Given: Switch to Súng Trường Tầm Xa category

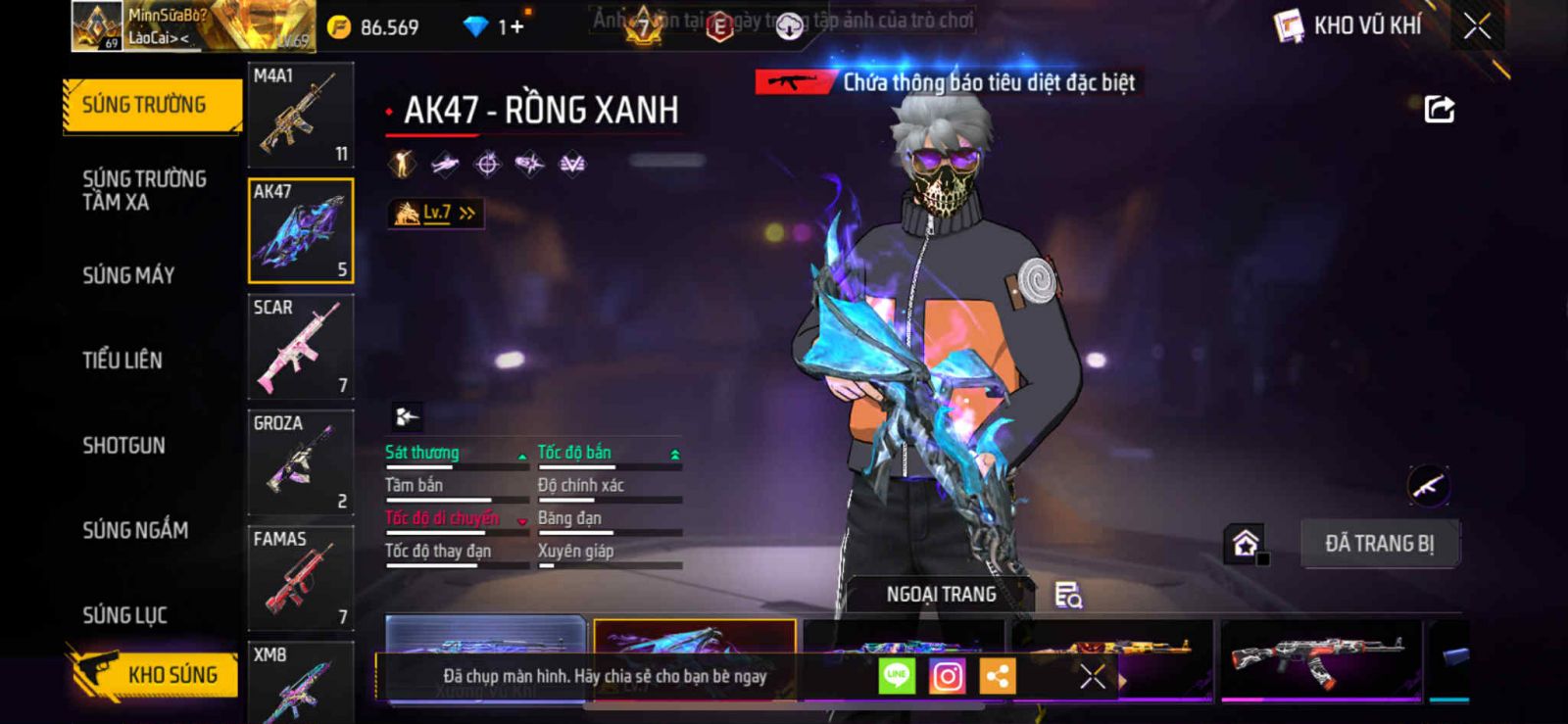Looking at the screenshot, I should [x=144, y=191].
